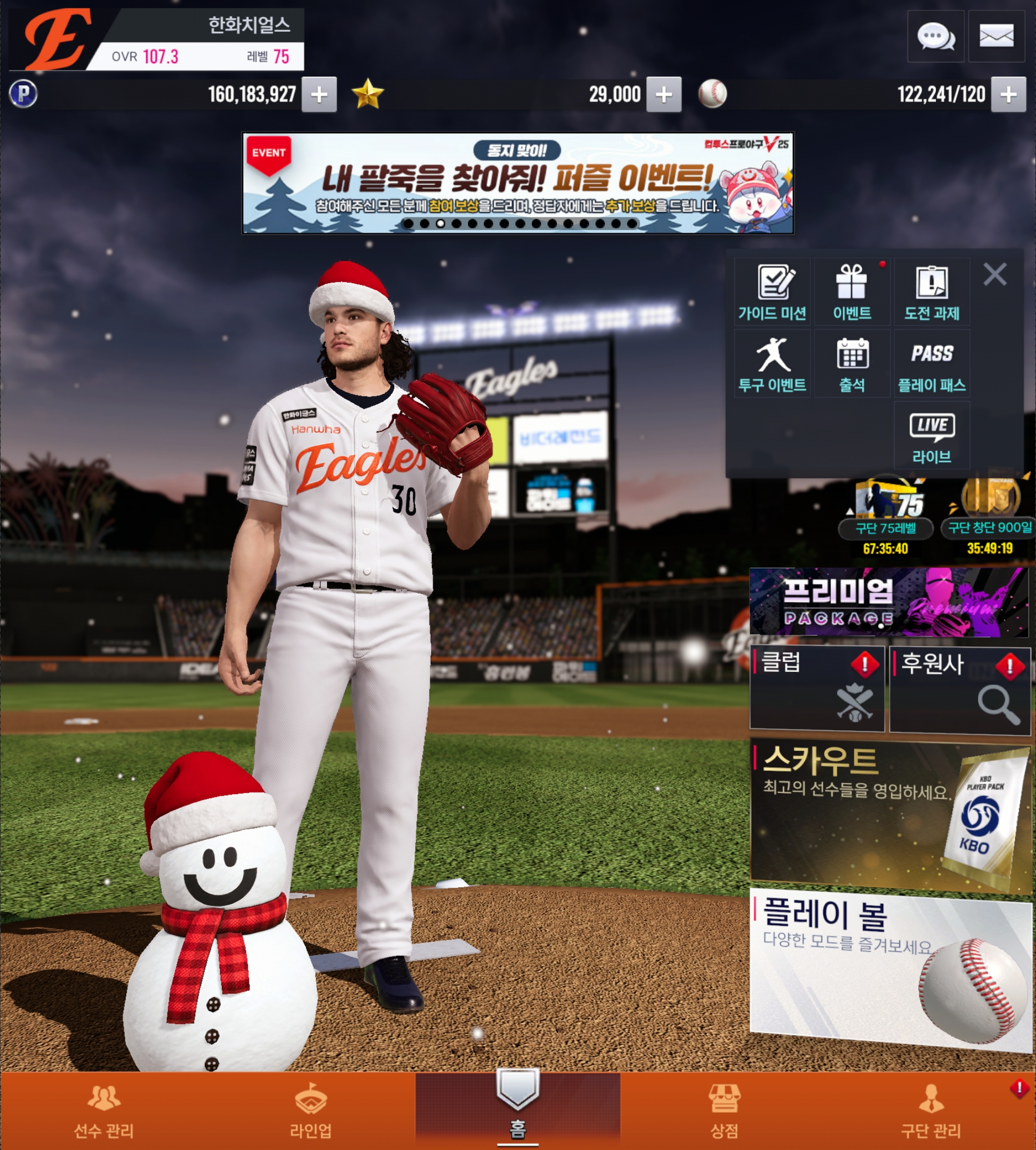Add more P points with plus button

click(319, 94)
